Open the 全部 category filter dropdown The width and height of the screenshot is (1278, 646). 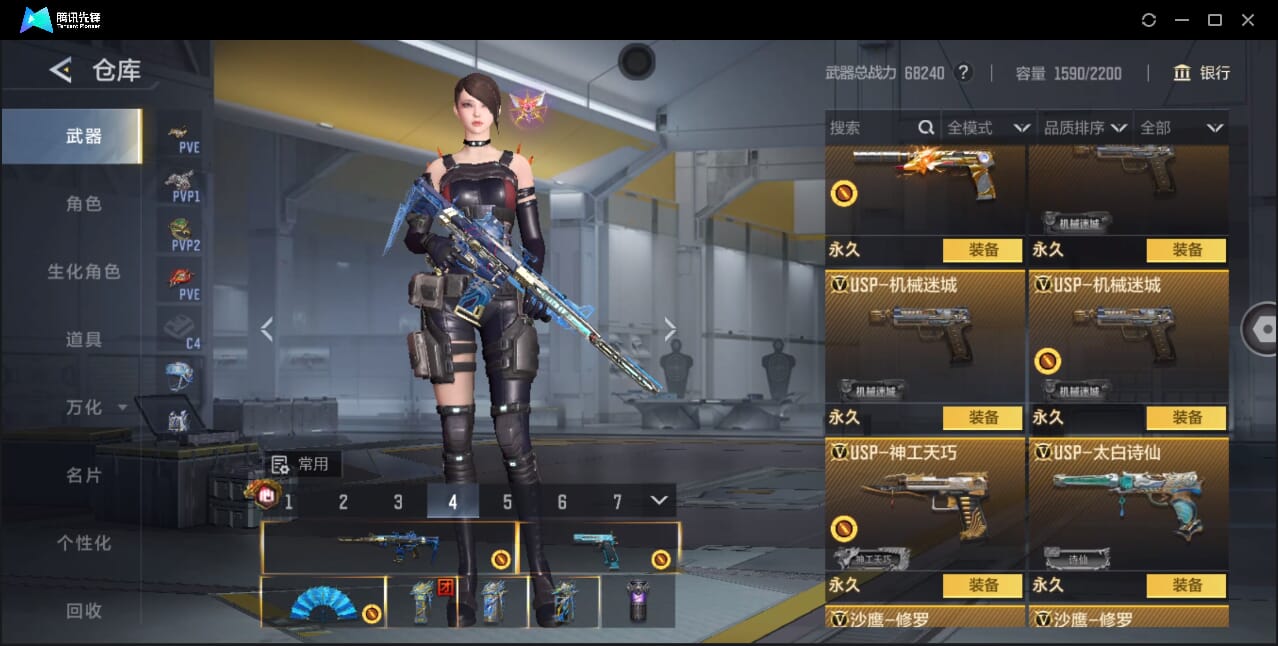tap(1181, 128)
